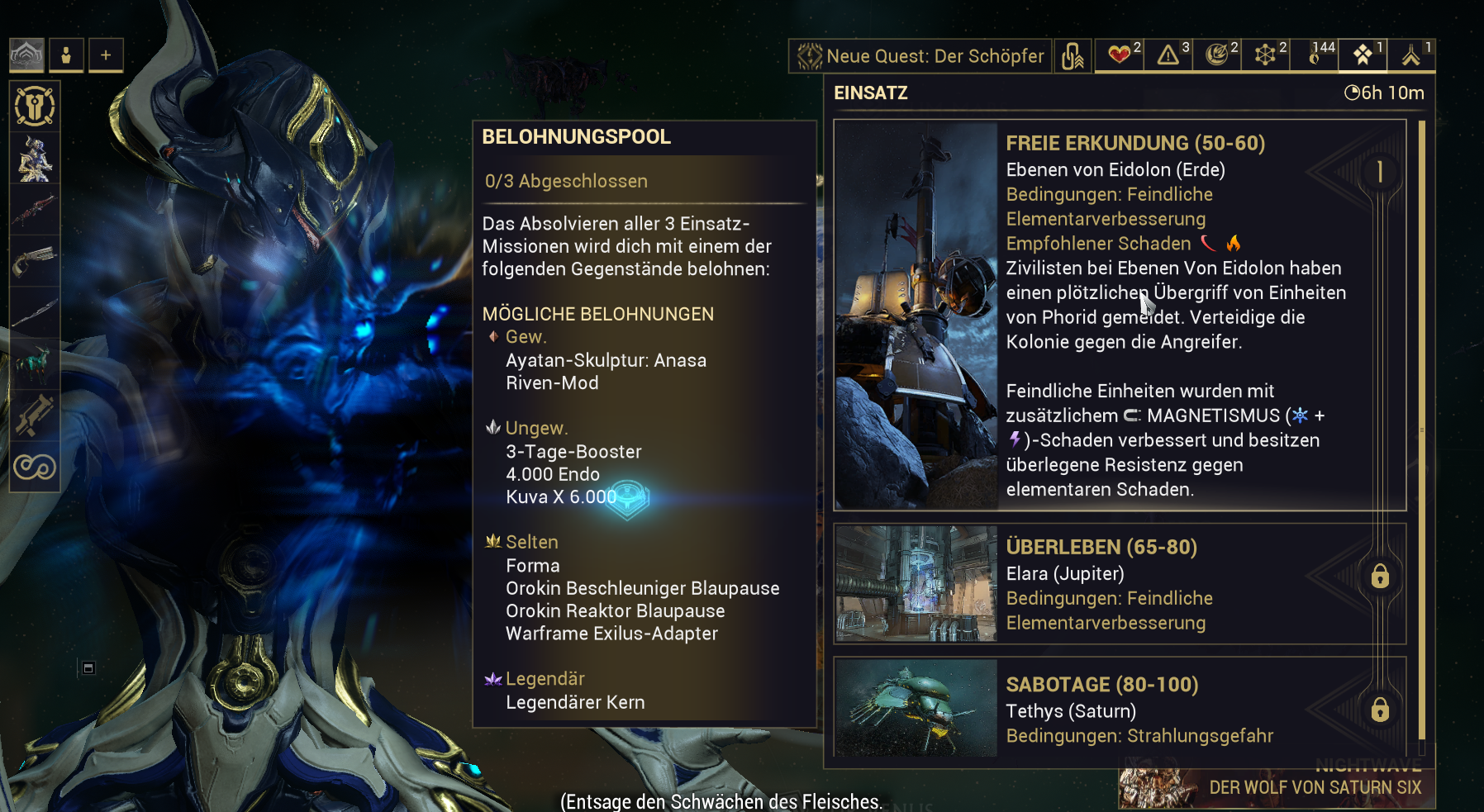Image resolution: width=1484 pixels, height=812 pixels.
Task: Select the four-diamond Einsatz tab
Action: coord(1363,55)
